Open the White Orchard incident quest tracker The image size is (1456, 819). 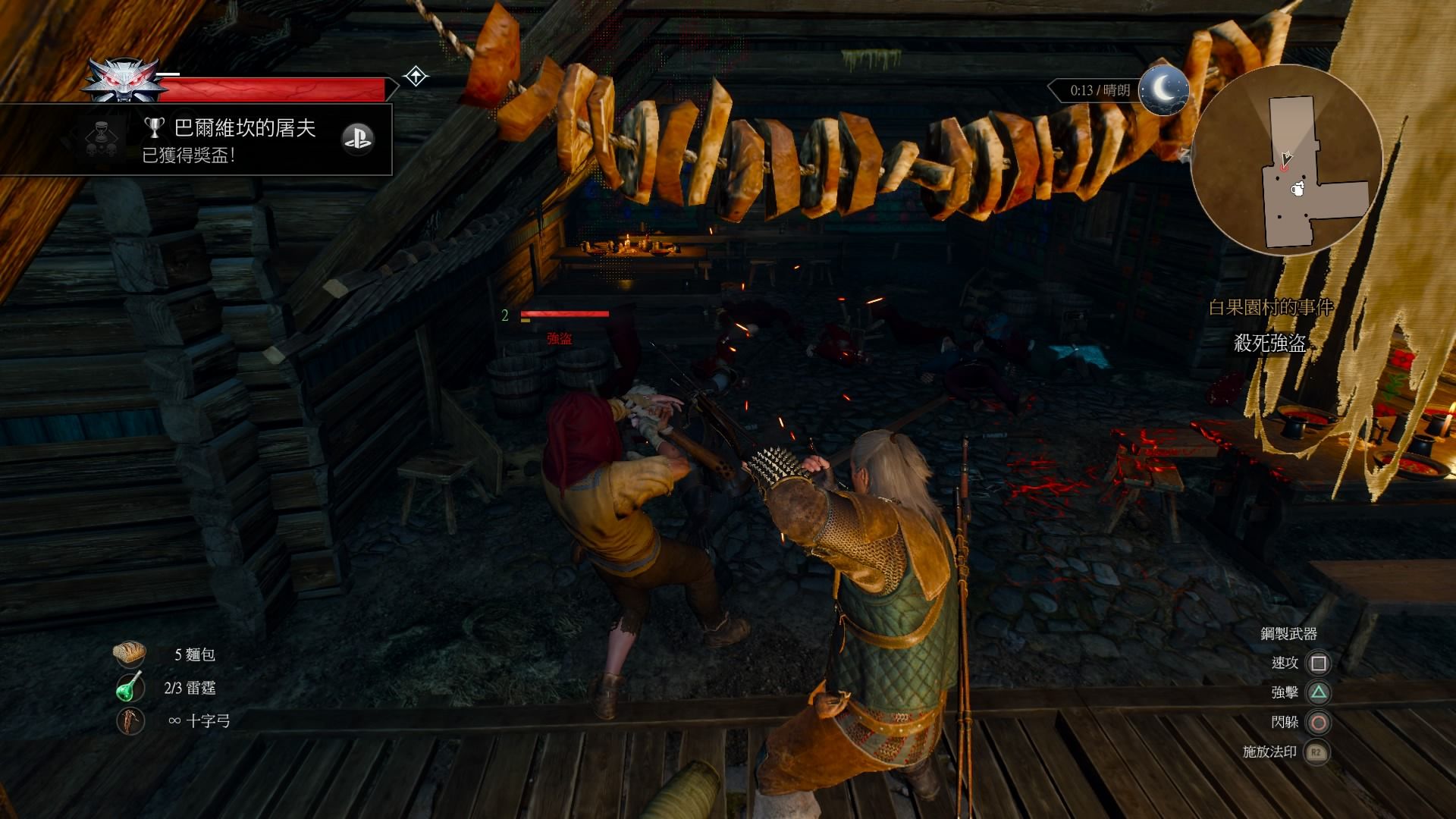(x=1269, y=307)
